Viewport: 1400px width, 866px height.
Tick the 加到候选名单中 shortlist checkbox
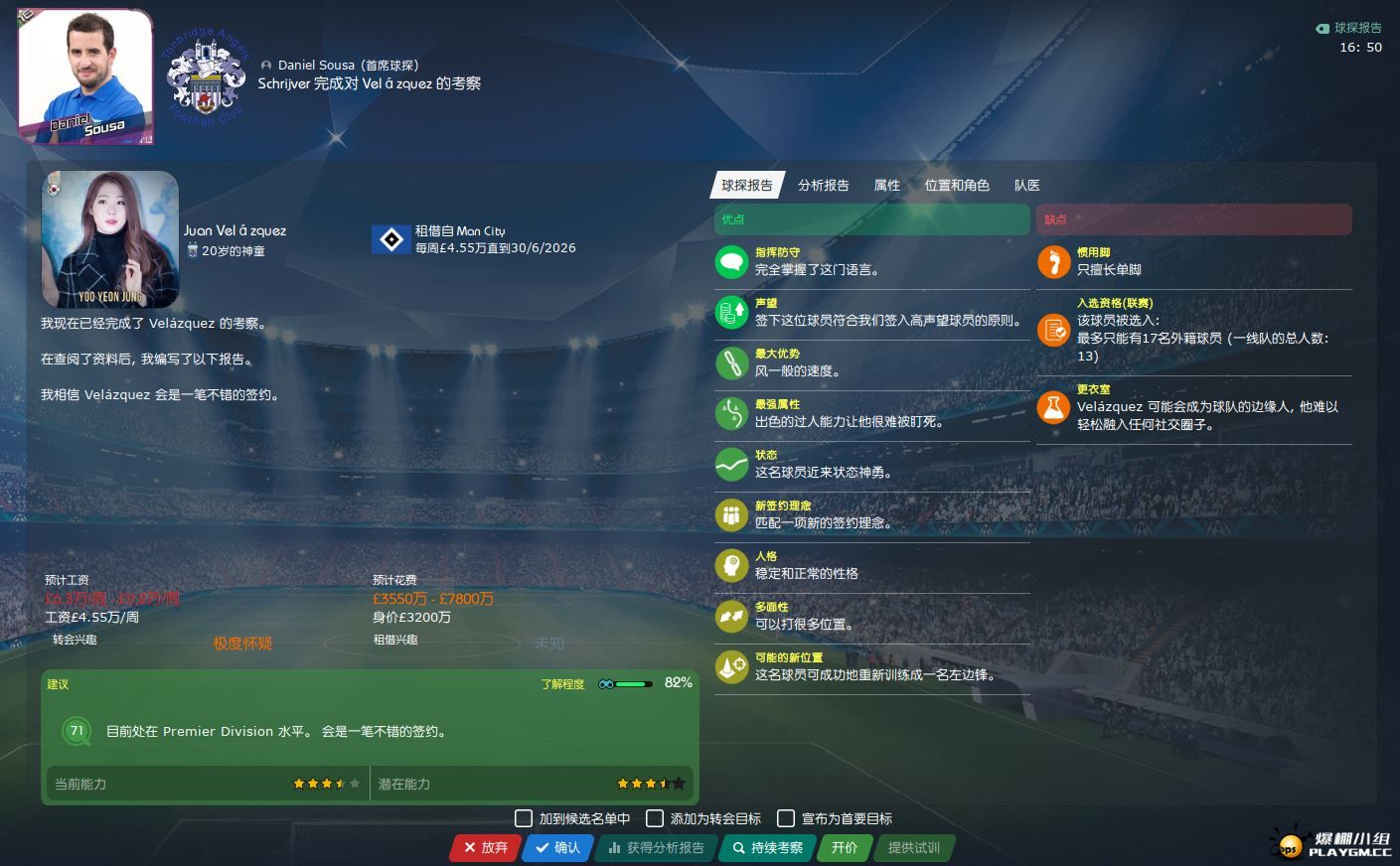click(524, 818)
